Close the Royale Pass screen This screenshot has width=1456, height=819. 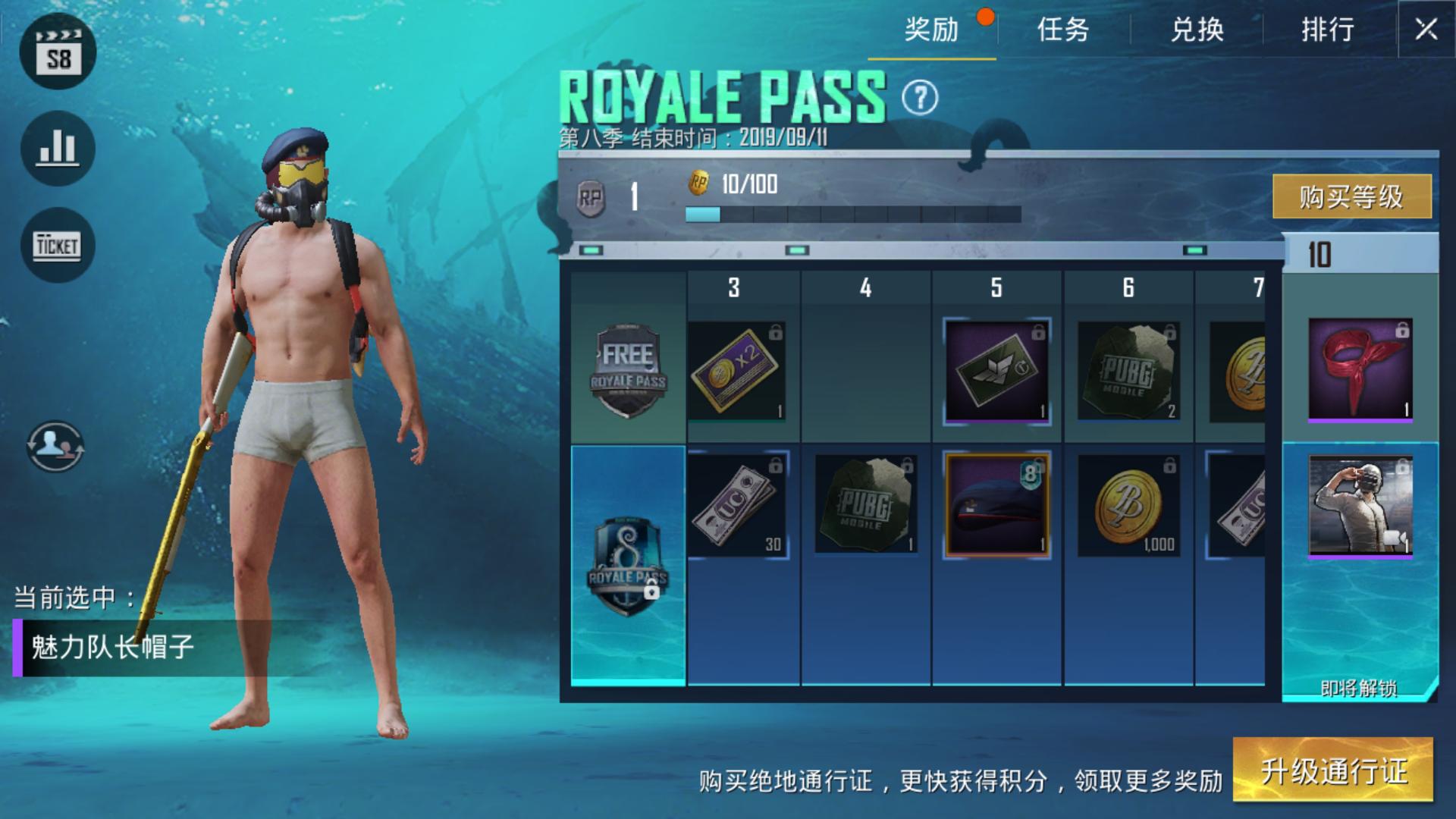[1426, 30]
